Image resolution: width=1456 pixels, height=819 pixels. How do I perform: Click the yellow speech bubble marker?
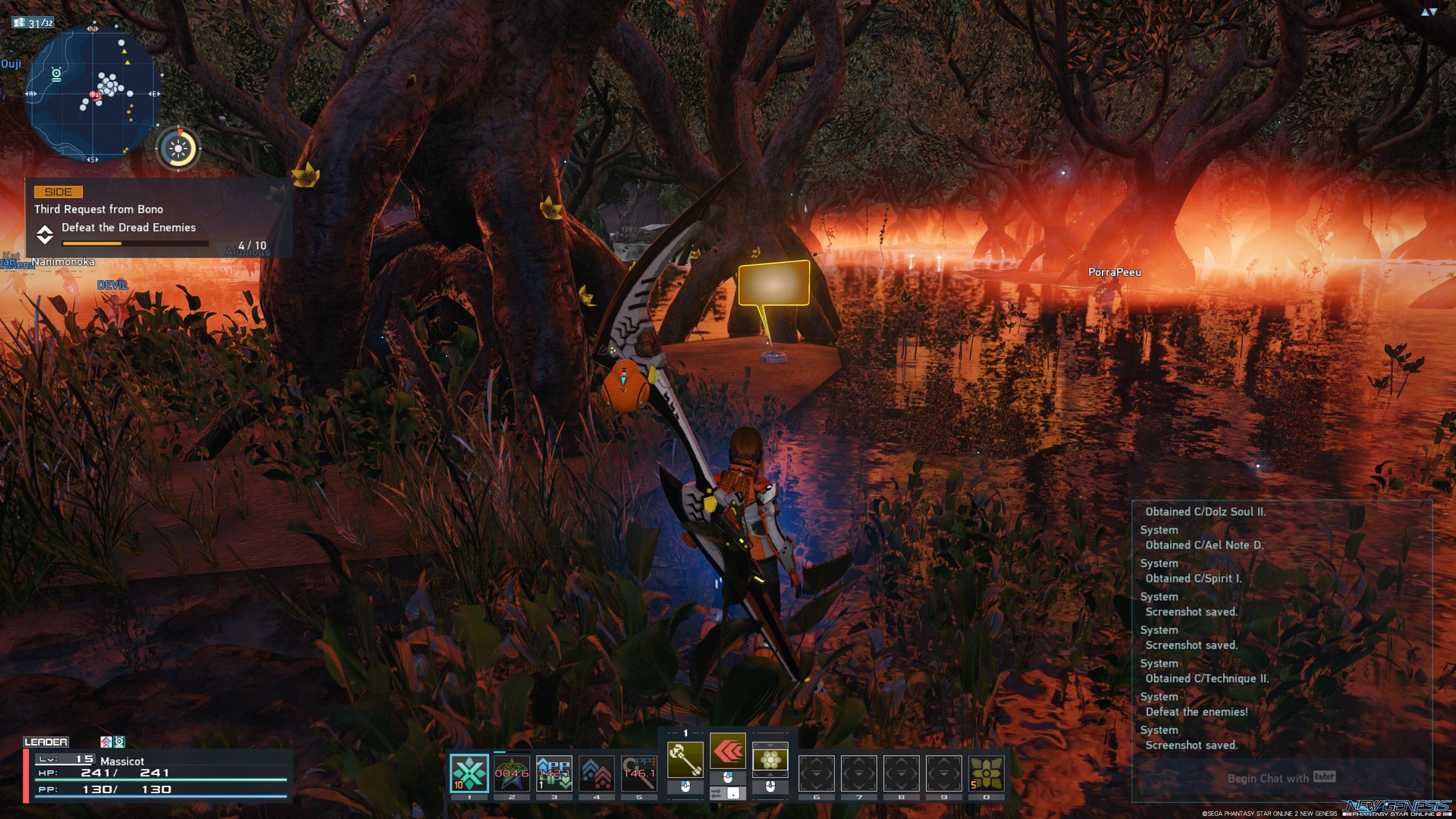(x=773, y=283)
